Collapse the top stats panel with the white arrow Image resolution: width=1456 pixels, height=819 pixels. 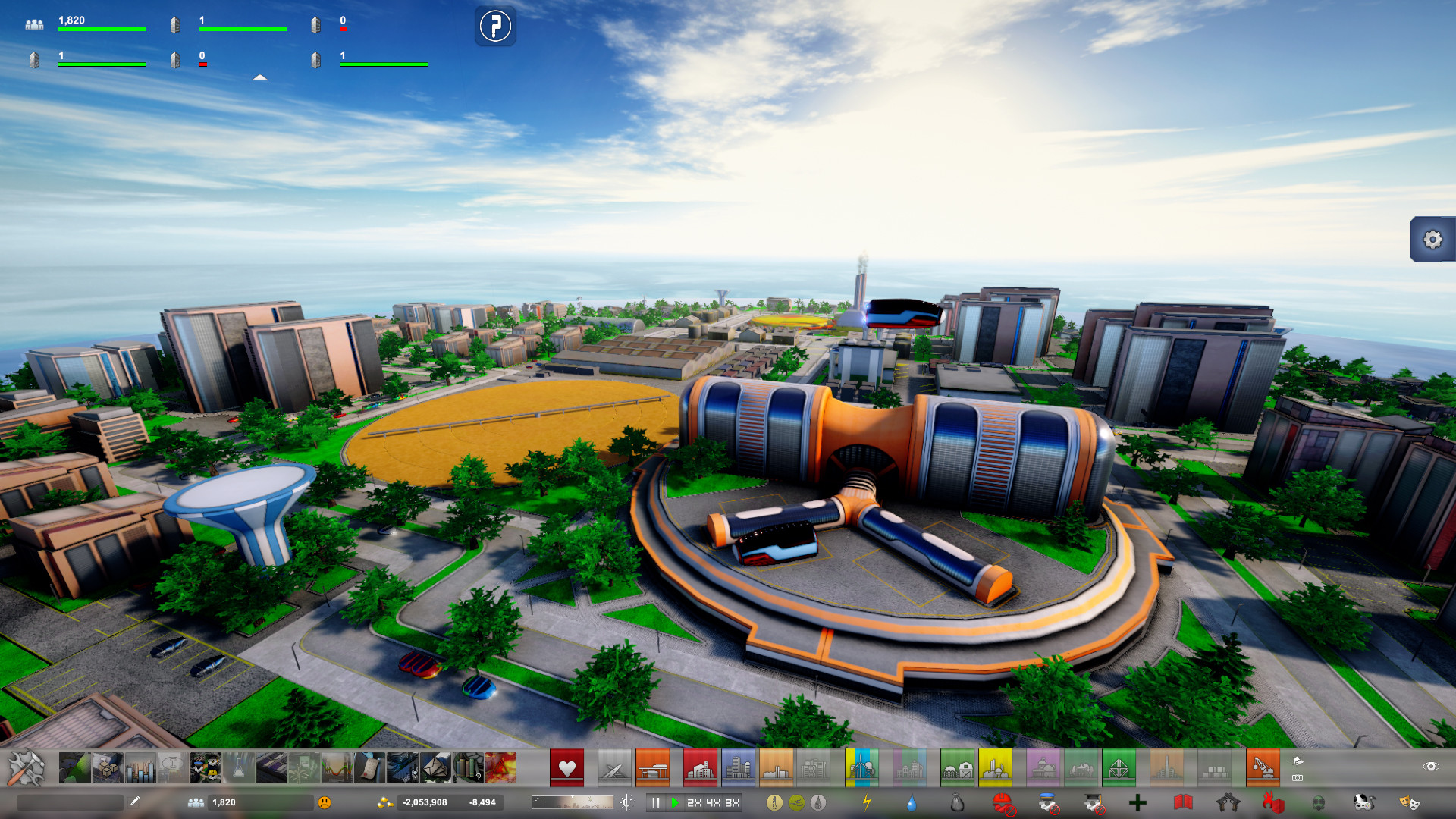coord(260,77)
